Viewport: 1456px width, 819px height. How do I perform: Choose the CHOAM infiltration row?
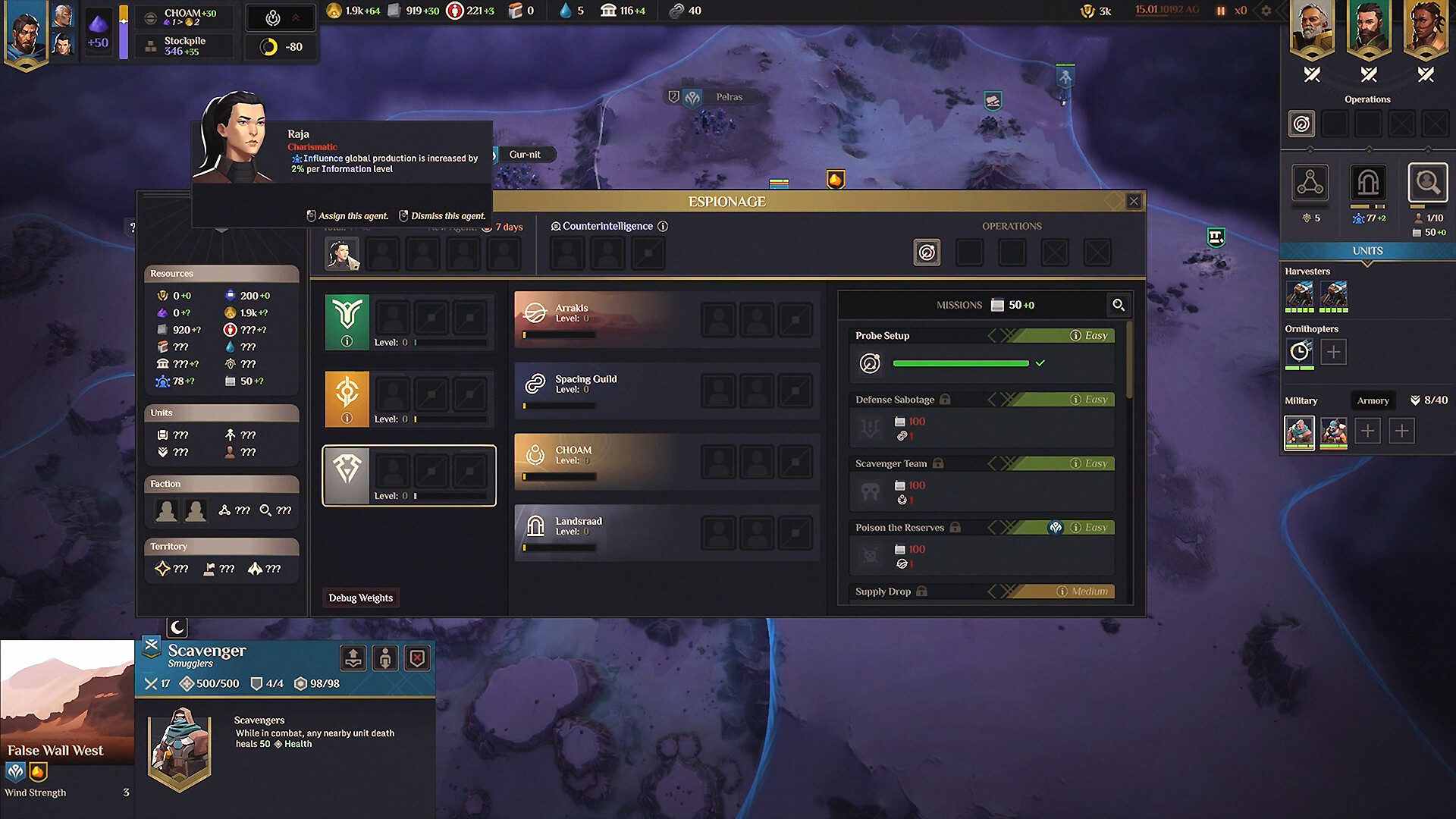[607, 461]
